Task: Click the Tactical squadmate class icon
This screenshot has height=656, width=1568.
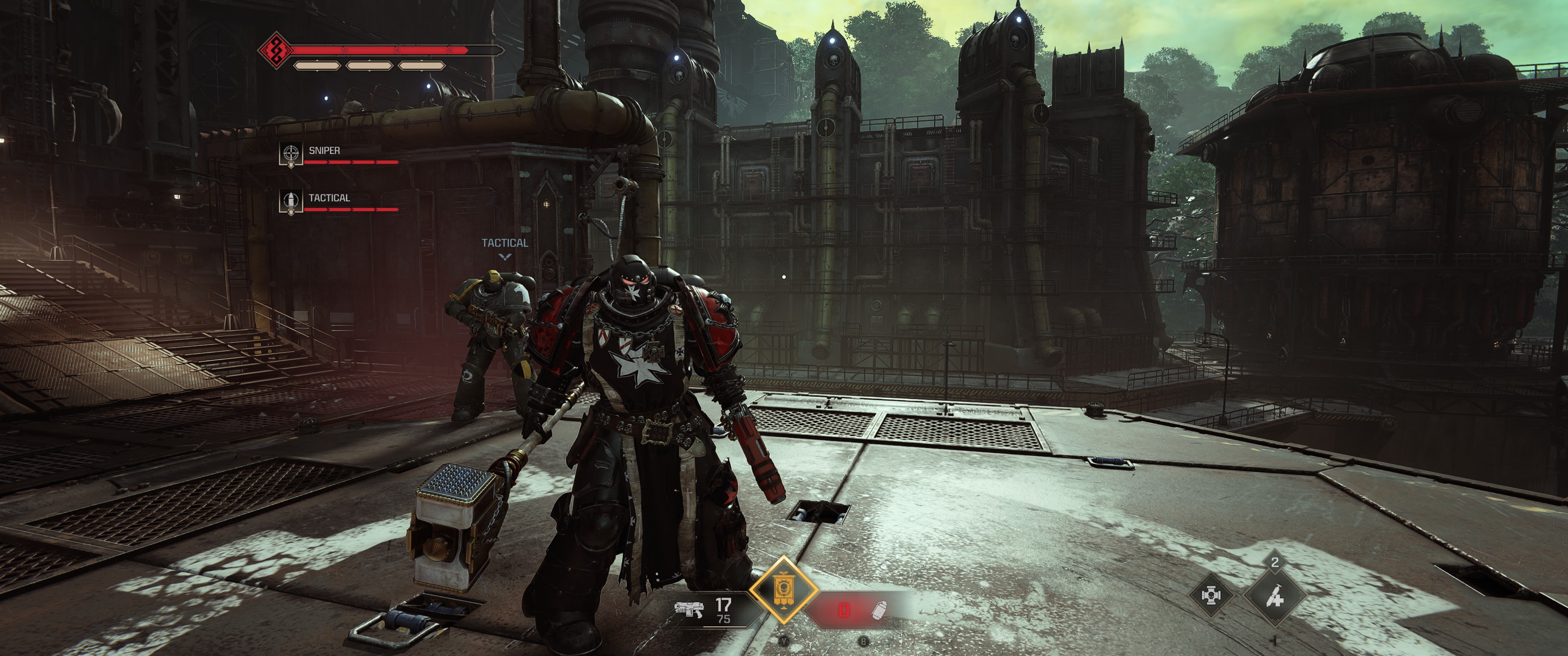Action: [291, 200]
